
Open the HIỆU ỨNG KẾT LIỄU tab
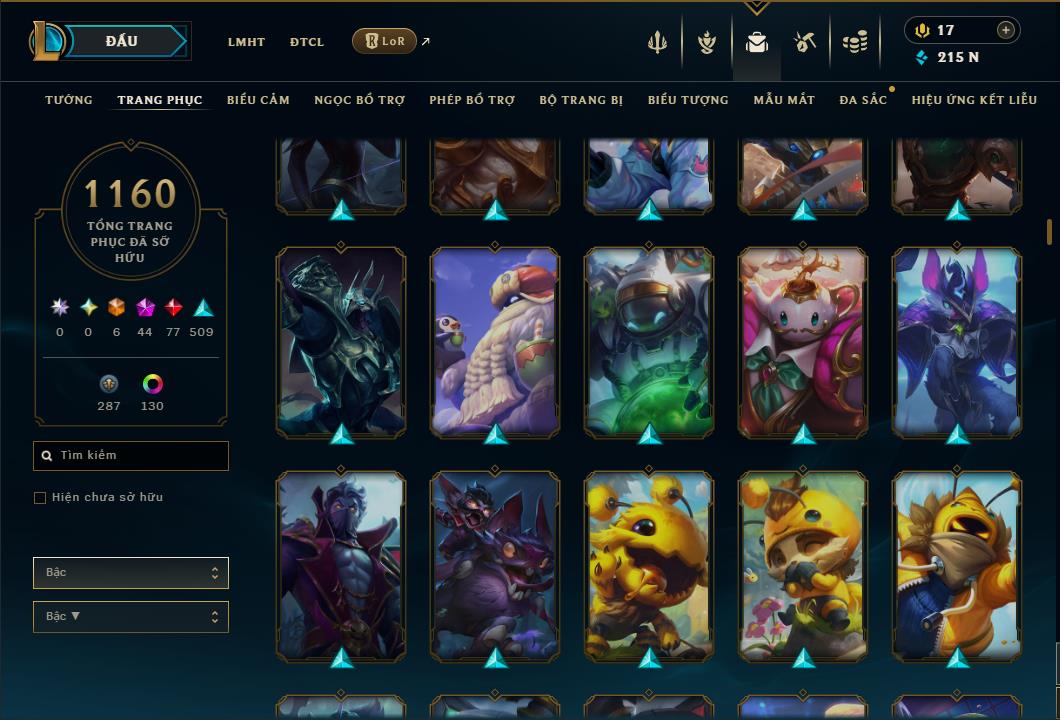click(972, 100)
